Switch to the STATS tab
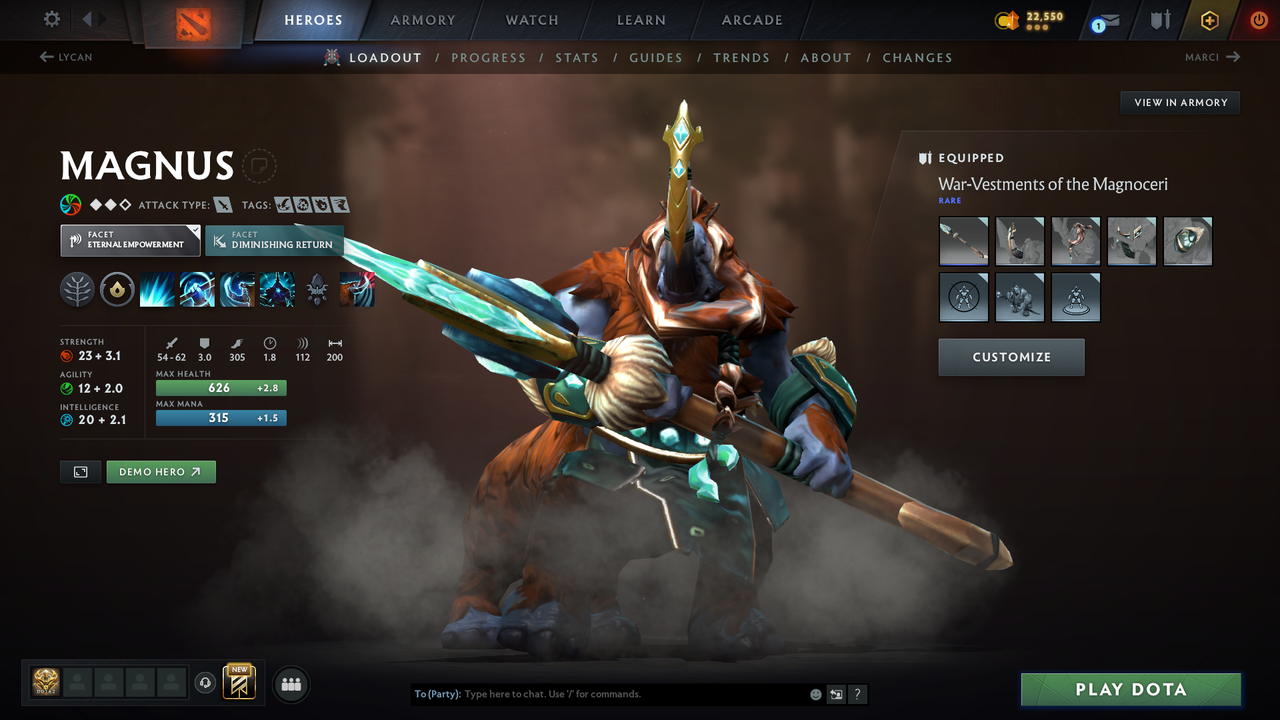 pos(577,57)
